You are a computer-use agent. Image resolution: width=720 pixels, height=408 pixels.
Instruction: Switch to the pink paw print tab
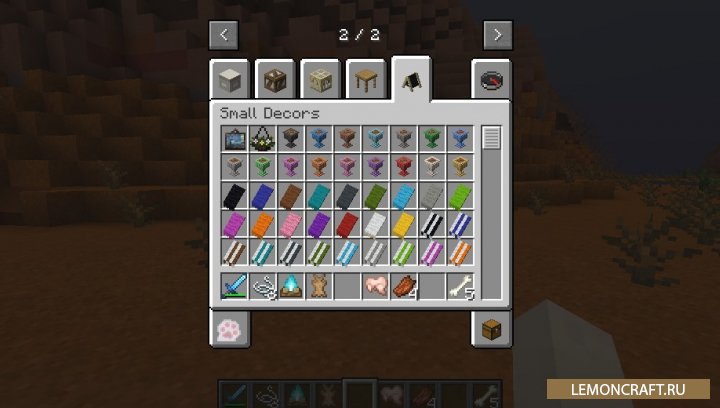[230, 328]
